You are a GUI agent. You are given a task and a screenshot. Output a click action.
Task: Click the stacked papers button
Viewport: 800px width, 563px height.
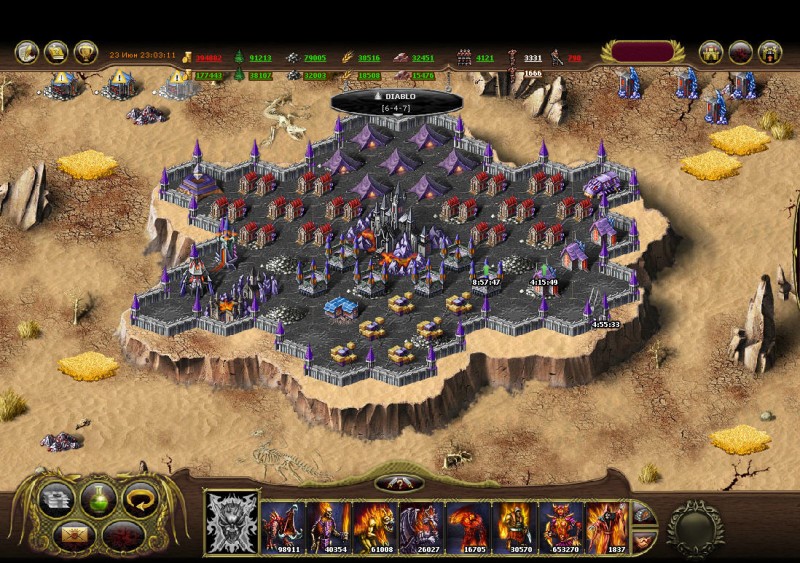56,497
